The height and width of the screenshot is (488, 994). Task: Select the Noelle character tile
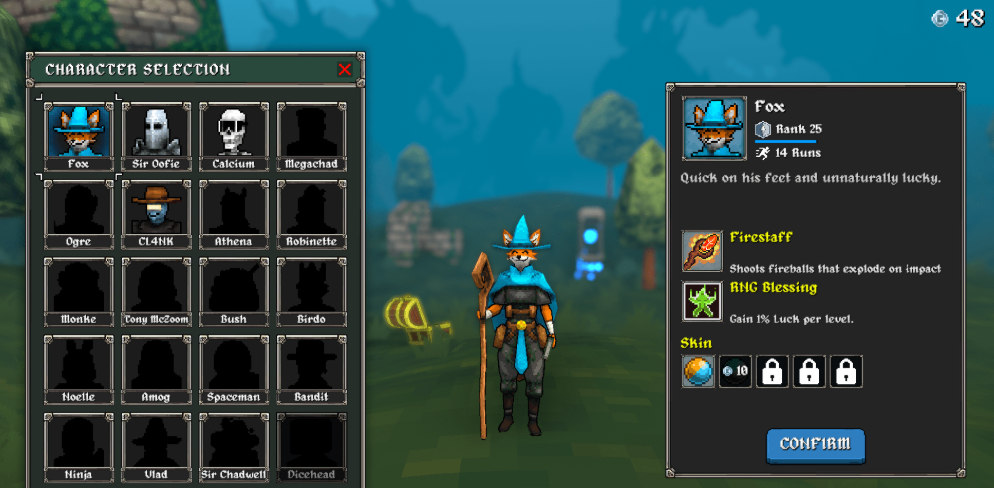[x=78, y=368]
